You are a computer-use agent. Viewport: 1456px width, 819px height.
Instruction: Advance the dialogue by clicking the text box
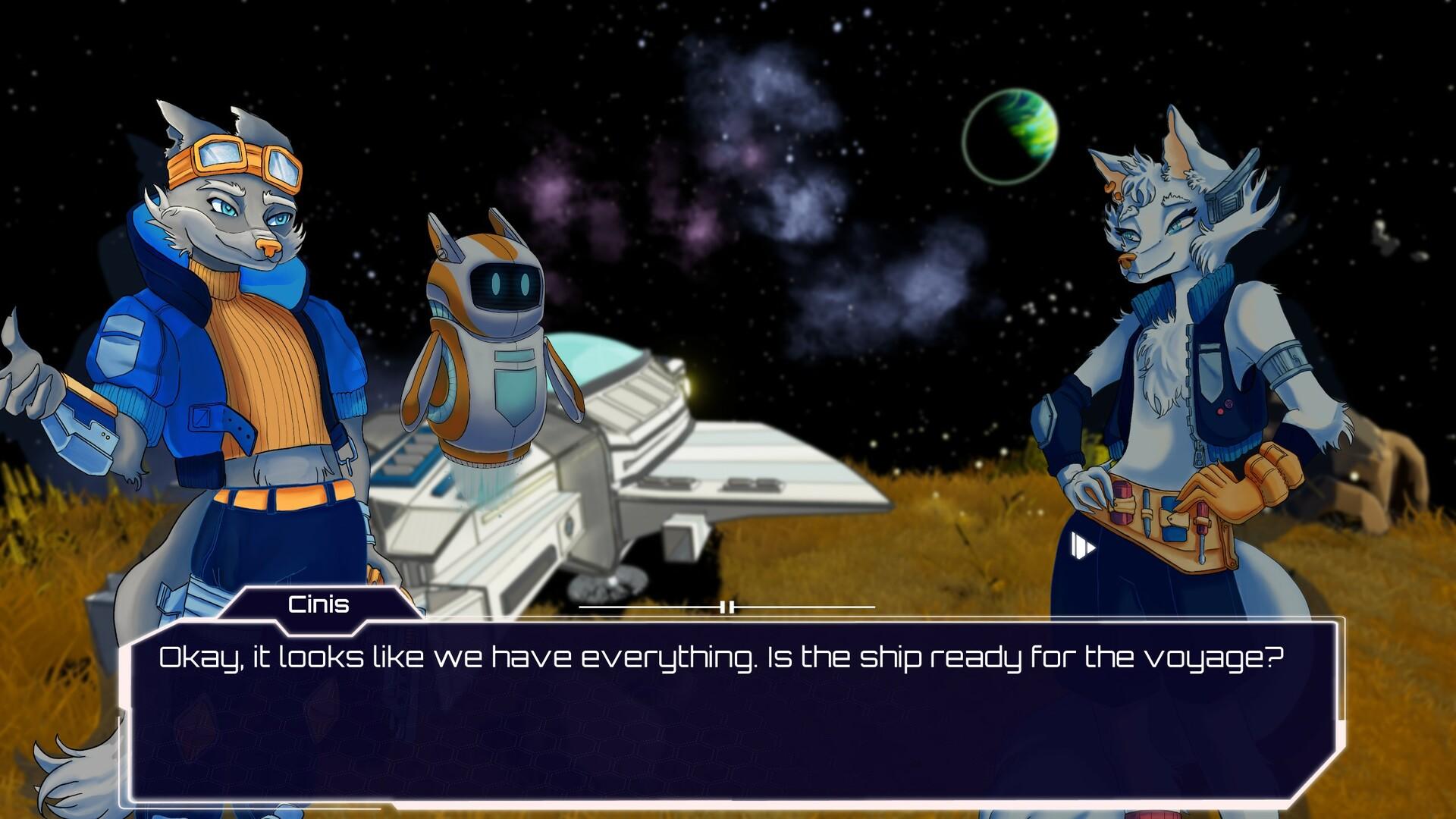pyautogui.click(x=728, y=713)
